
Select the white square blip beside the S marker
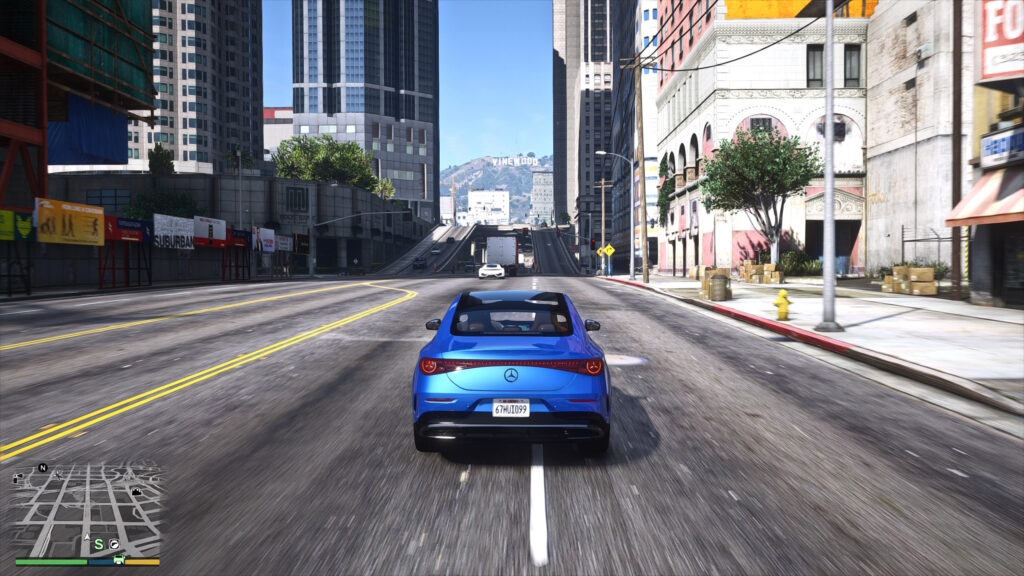[114, 544]
